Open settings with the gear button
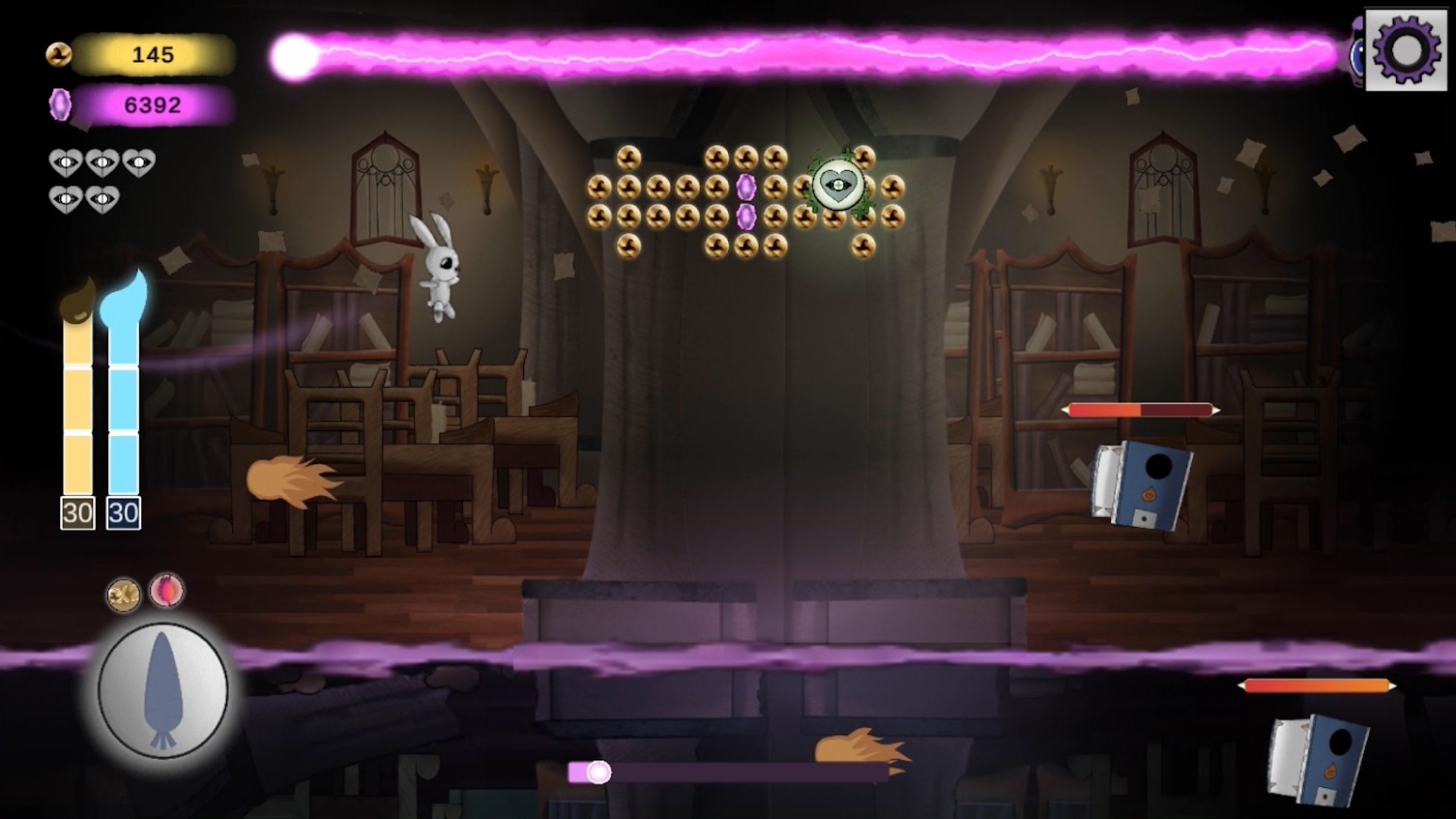The image size is (1456, 819). pos(1405,50)
